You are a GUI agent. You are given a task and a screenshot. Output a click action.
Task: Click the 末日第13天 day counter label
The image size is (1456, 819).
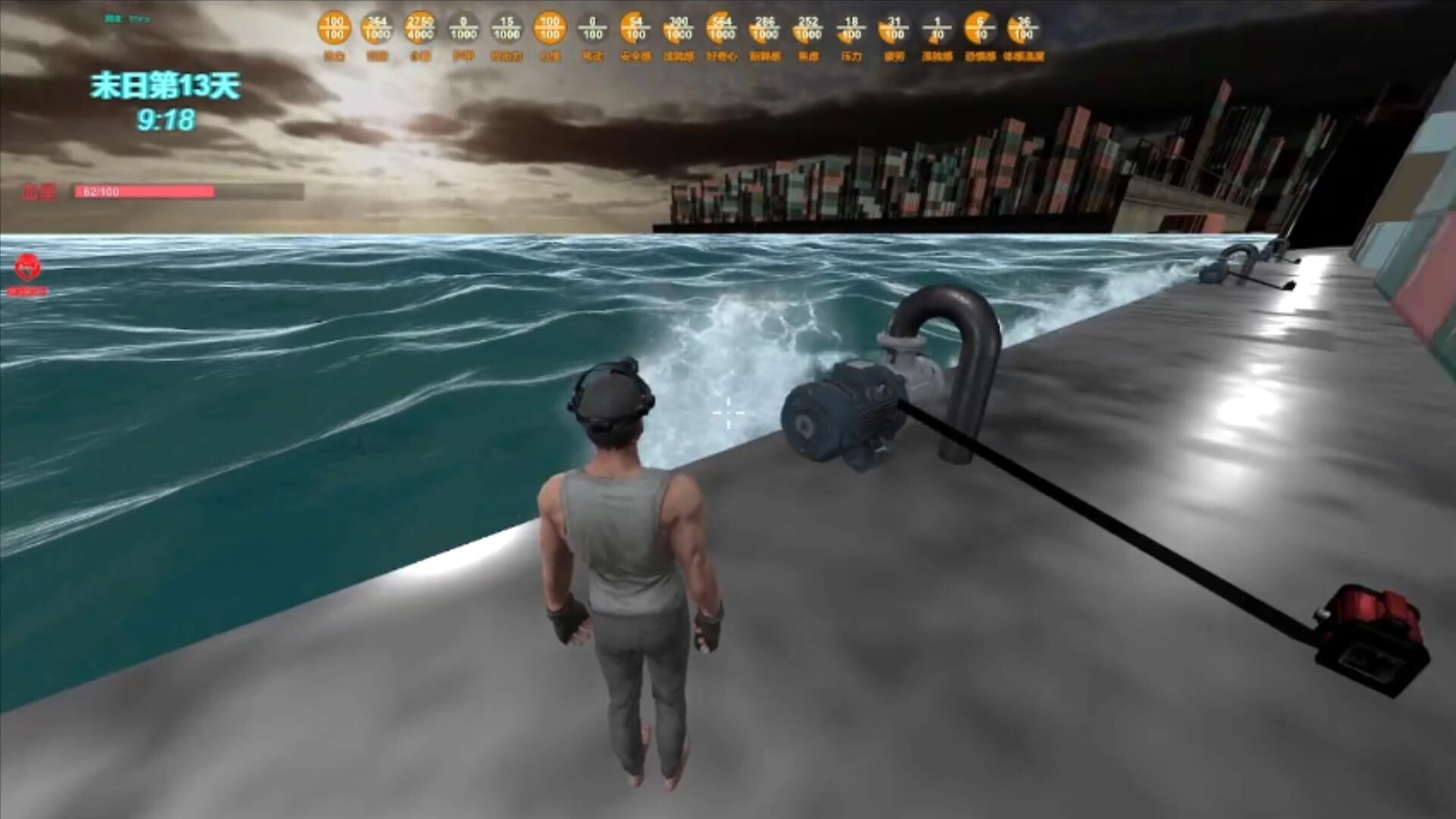point(167,86)
